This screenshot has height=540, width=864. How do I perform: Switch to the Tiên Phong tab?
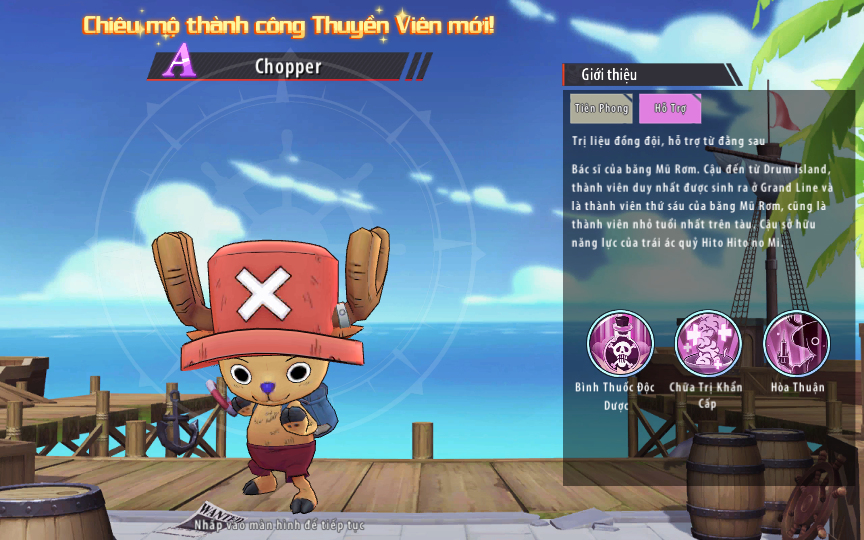(601, 108)
